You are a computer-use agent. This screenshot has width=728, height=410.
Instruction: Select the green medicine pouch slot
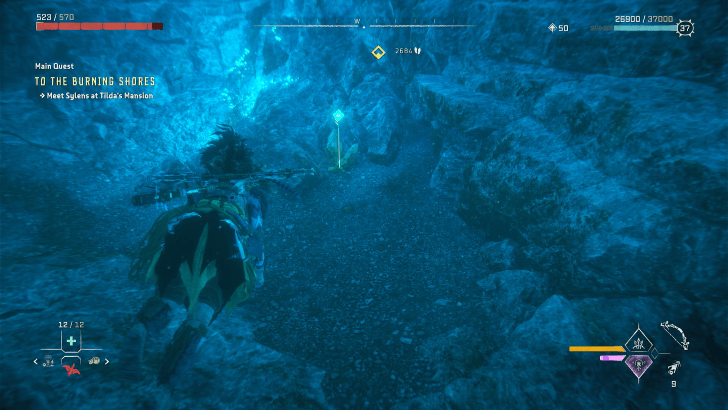[x=71, y=341]
